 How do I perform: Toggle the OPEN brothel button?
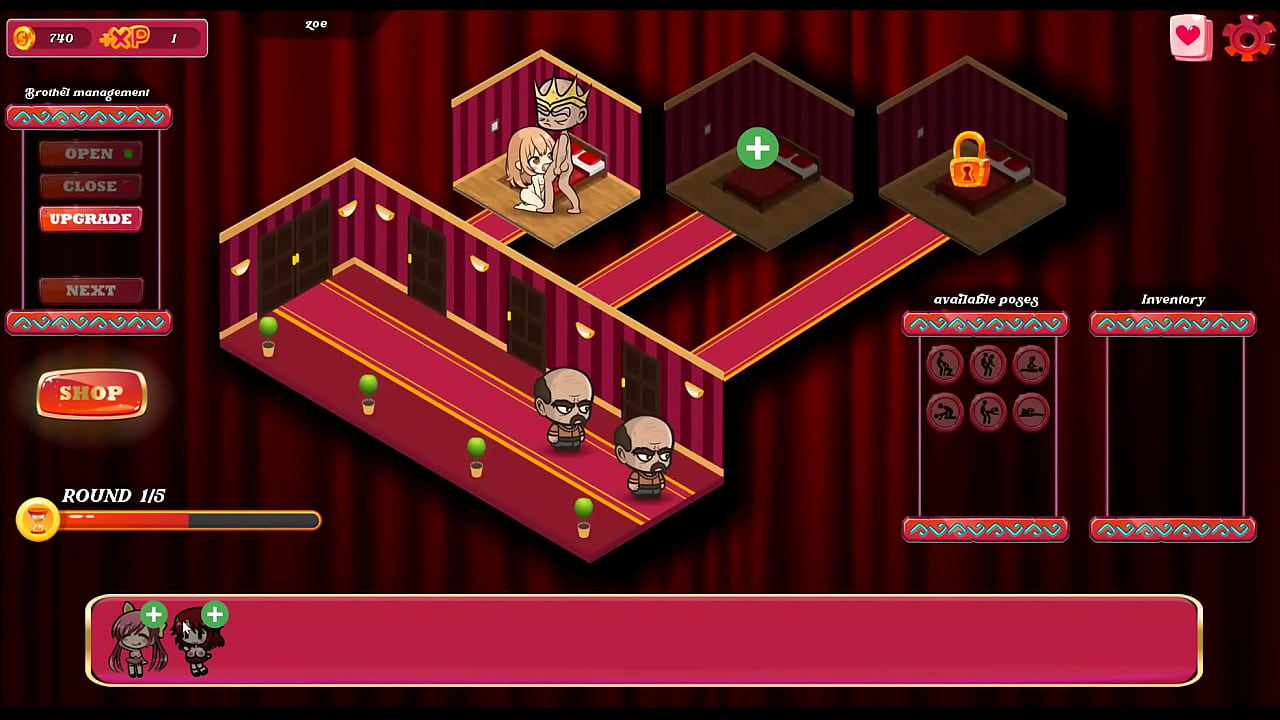[x=90, y=153]
